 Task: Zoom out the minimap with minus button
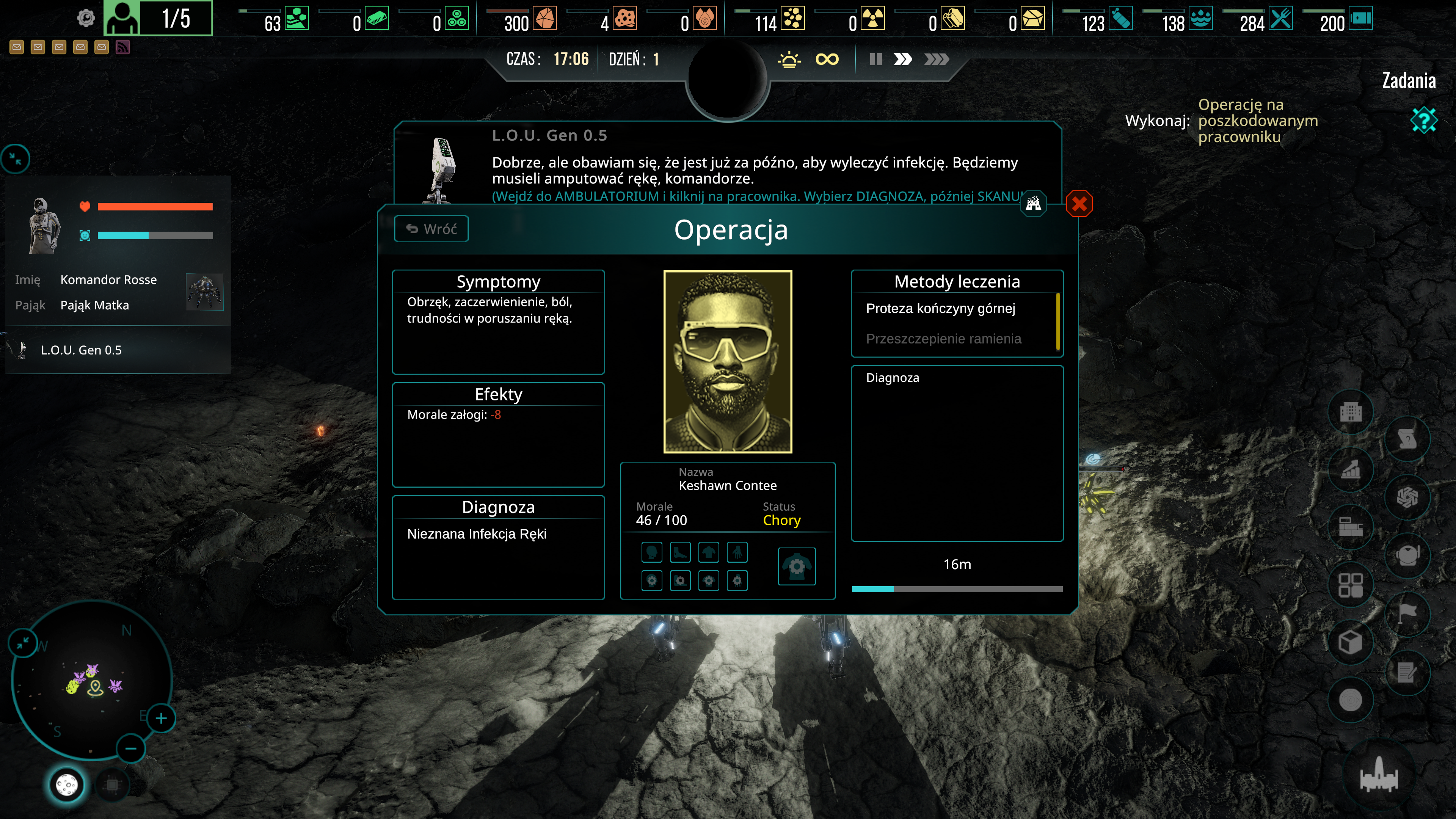[130, 749]
